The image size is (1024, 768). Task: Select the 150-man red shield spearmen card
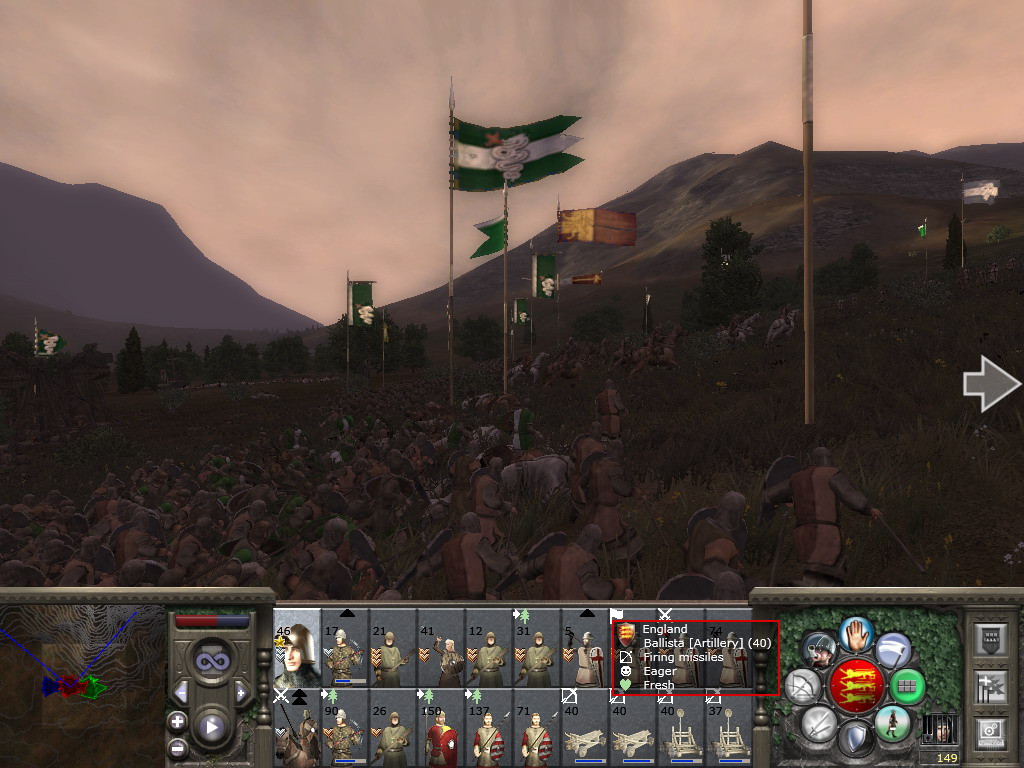(441, 727)
